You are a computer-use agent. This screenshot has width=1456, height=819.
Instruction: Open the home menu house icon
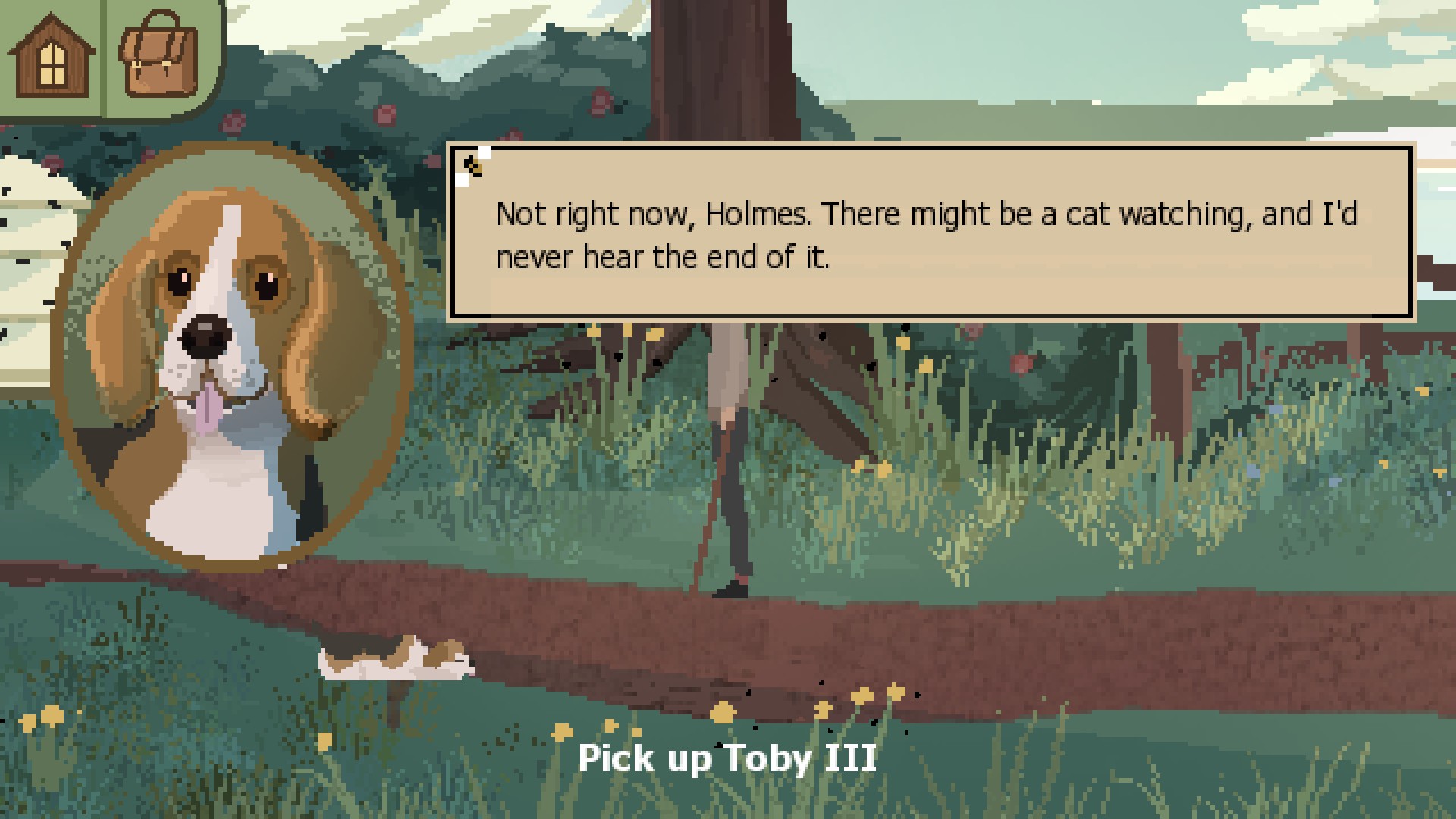[51, 57]
